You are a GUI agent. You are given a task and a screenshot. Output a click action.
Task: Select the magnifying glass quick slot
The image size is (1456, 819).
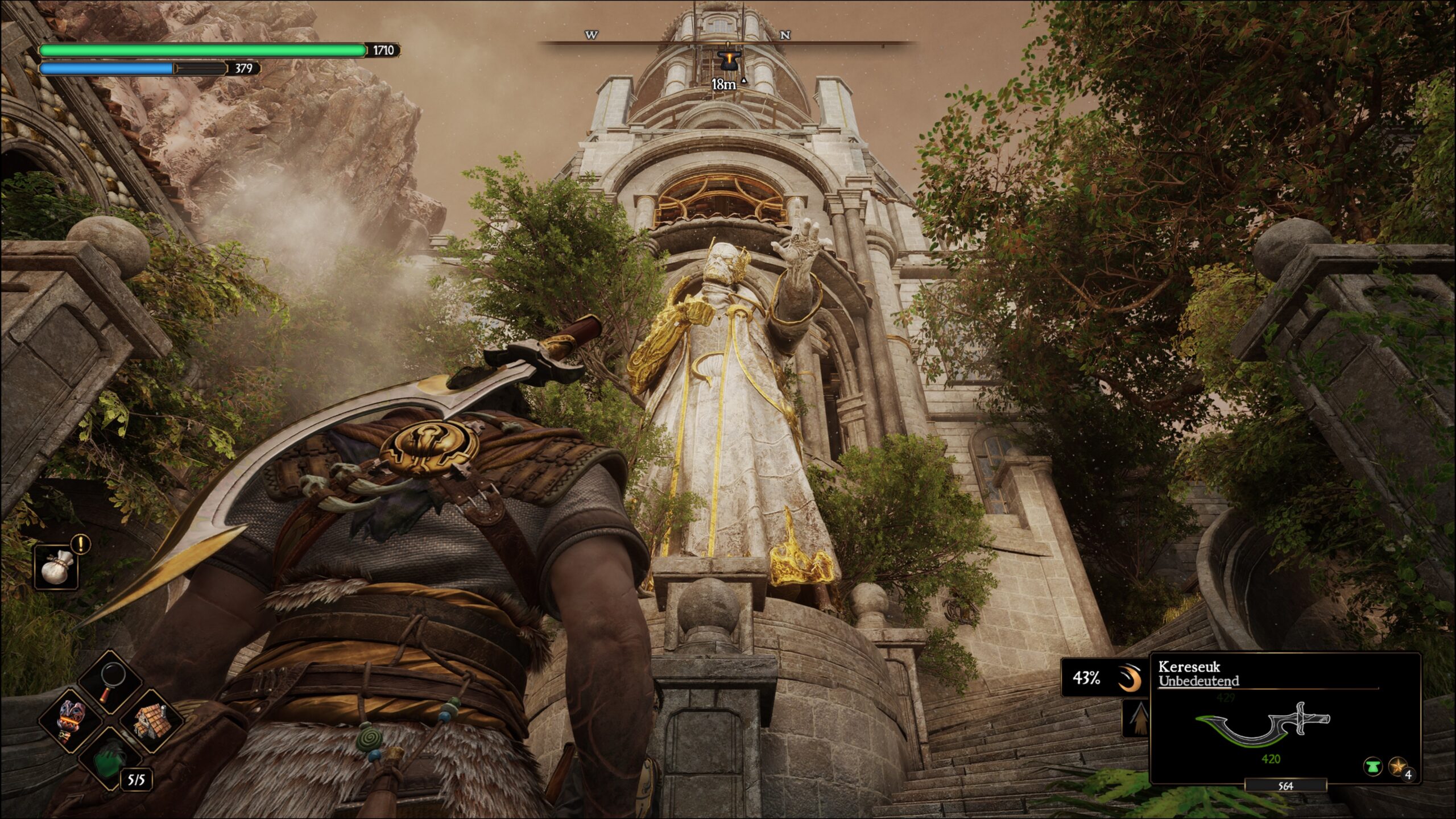pyautogui.click(x=111, y=682)
